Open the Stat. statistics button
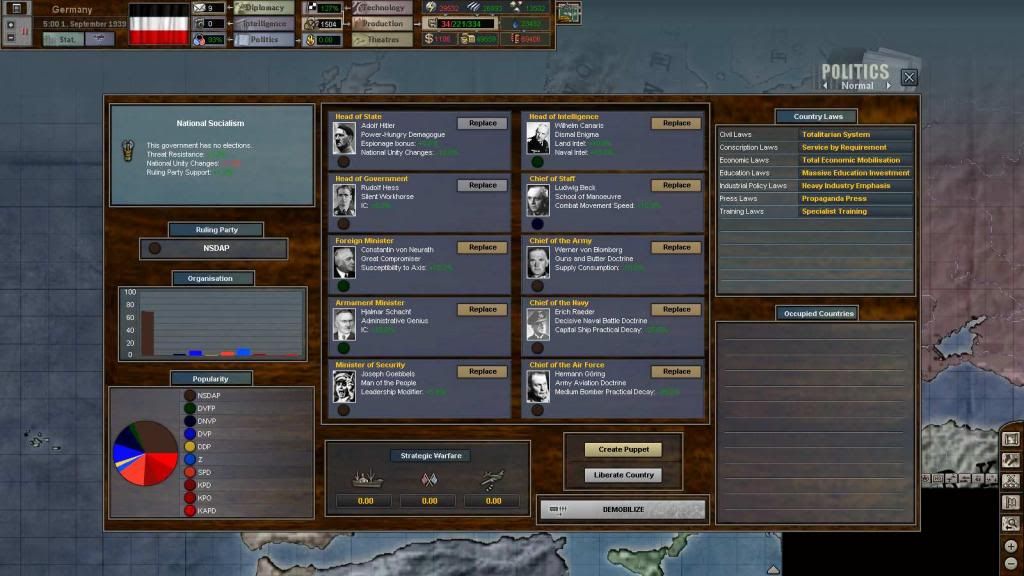 point(64,40)
